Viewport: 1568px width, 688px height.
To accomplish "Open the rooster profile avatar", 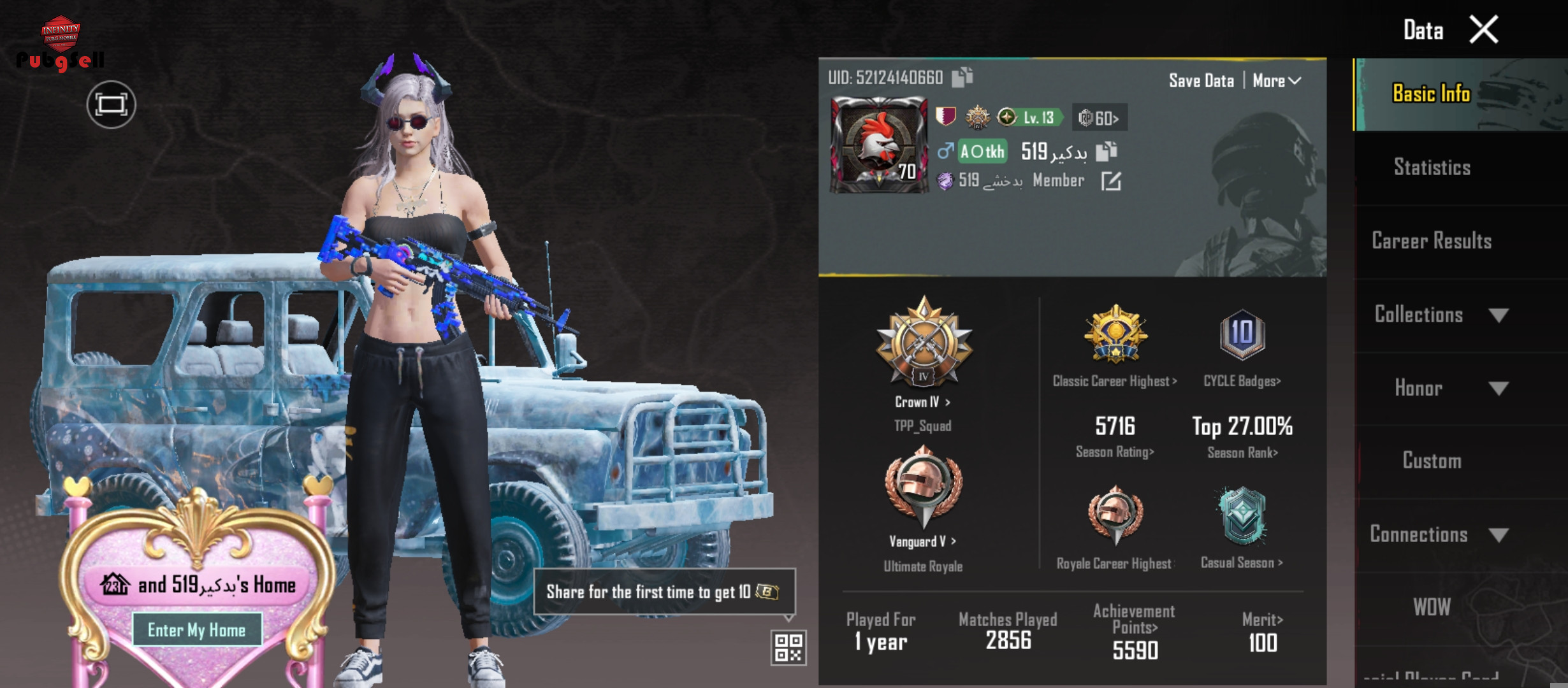I will 878,145.
